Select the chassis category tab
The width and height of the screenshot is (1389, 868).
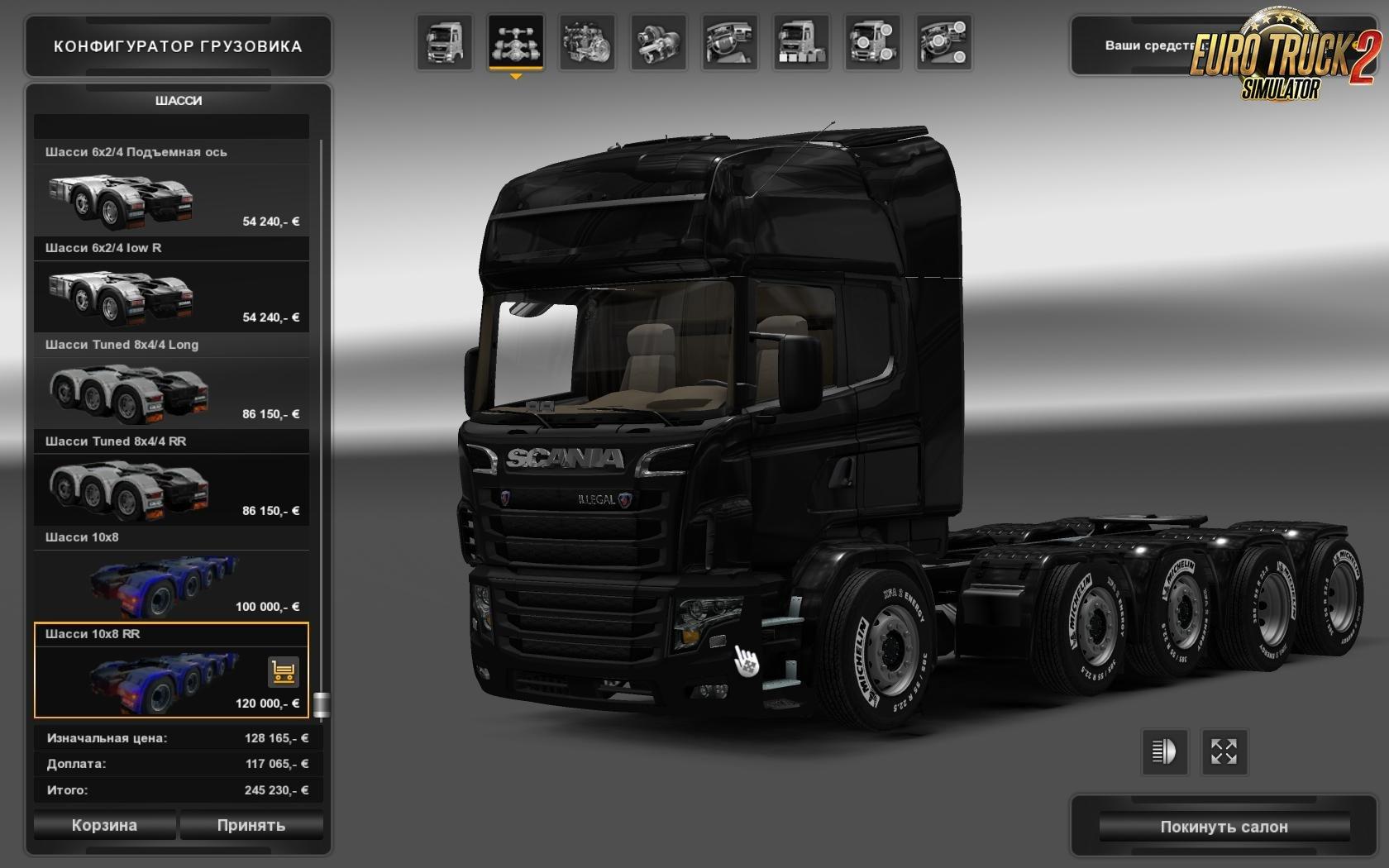[516, 42]
